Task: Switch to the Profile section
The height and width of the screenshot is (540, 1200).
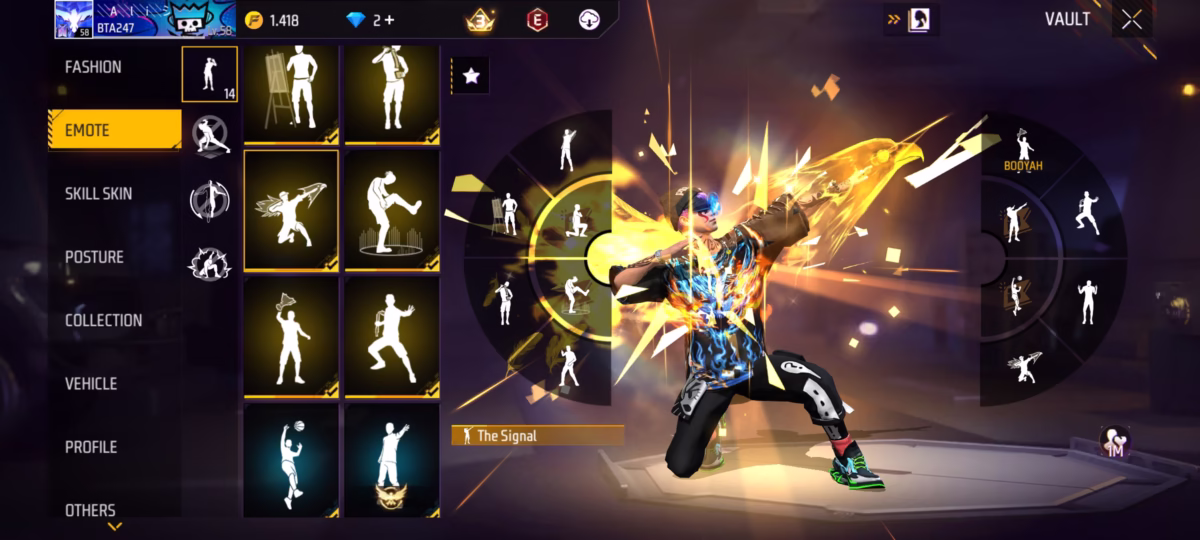Action: click(91, 446)
